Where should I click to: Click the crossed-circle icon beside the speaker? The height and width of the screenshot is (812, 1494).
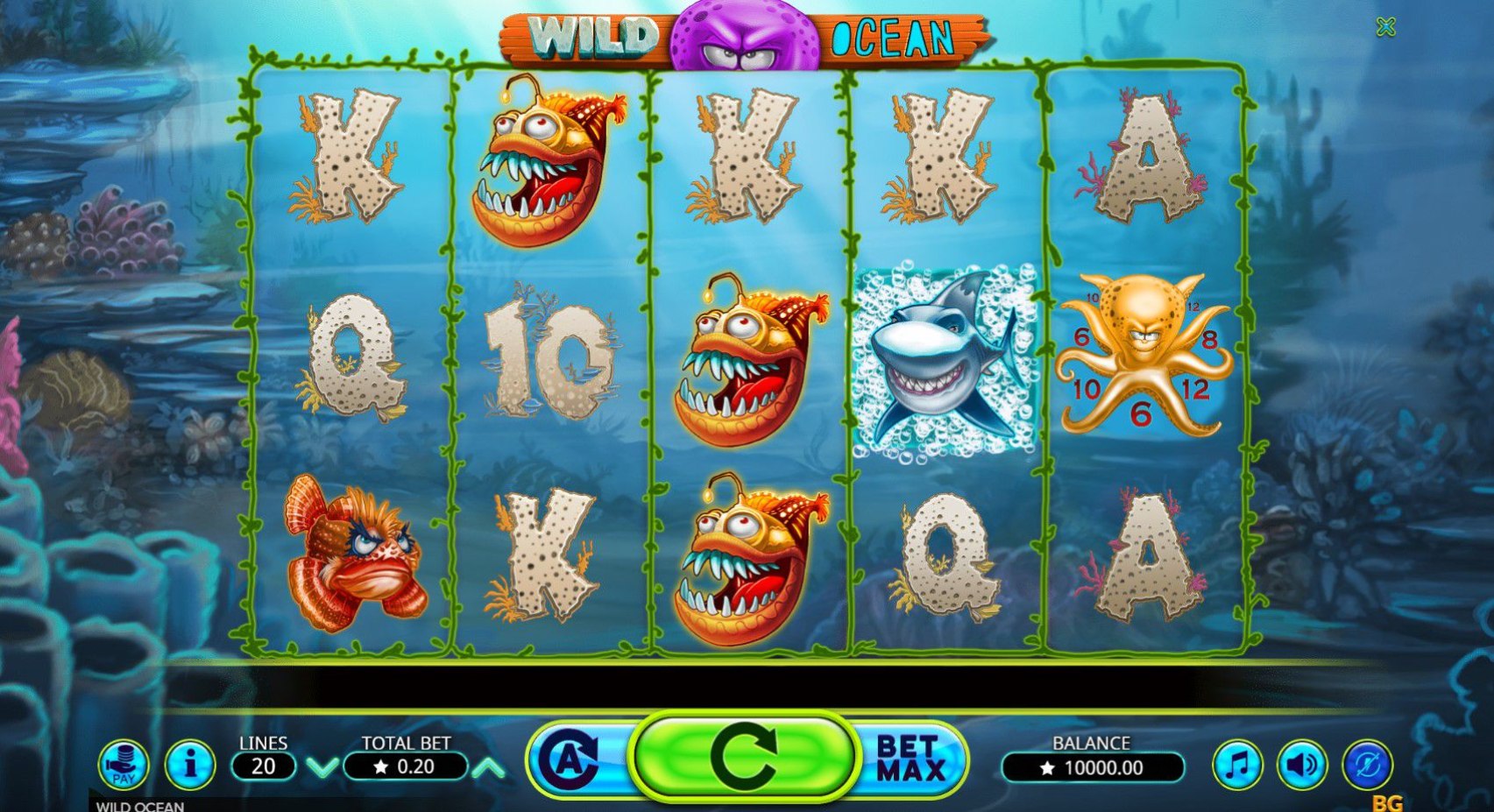(x=1367, y=765)
